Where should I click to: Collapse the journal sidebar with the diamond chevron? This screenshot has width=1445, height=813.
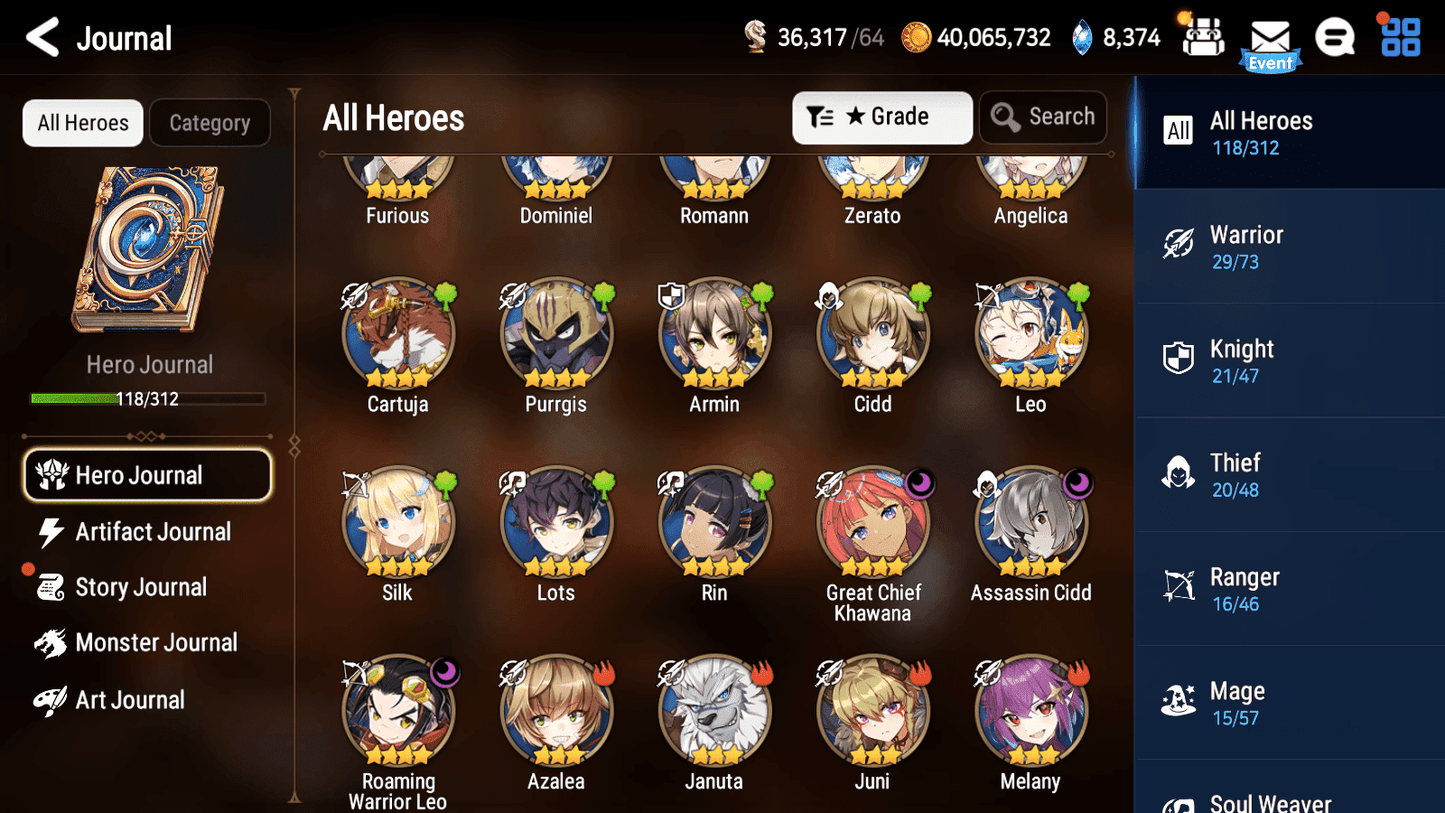pos(293,446)
